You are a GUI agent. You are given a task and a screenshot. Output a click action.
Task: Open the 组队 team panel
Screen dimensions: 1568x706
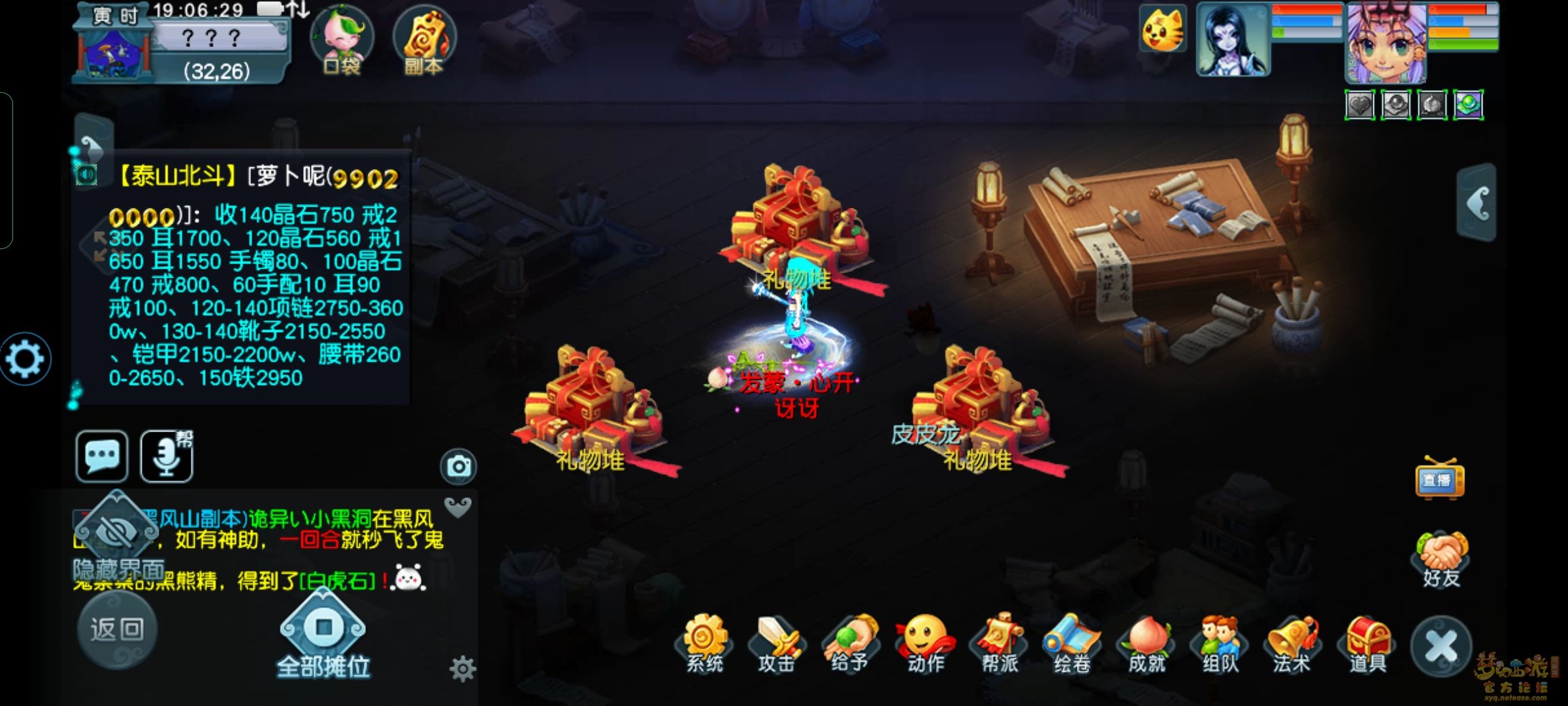pos(1220,643)
